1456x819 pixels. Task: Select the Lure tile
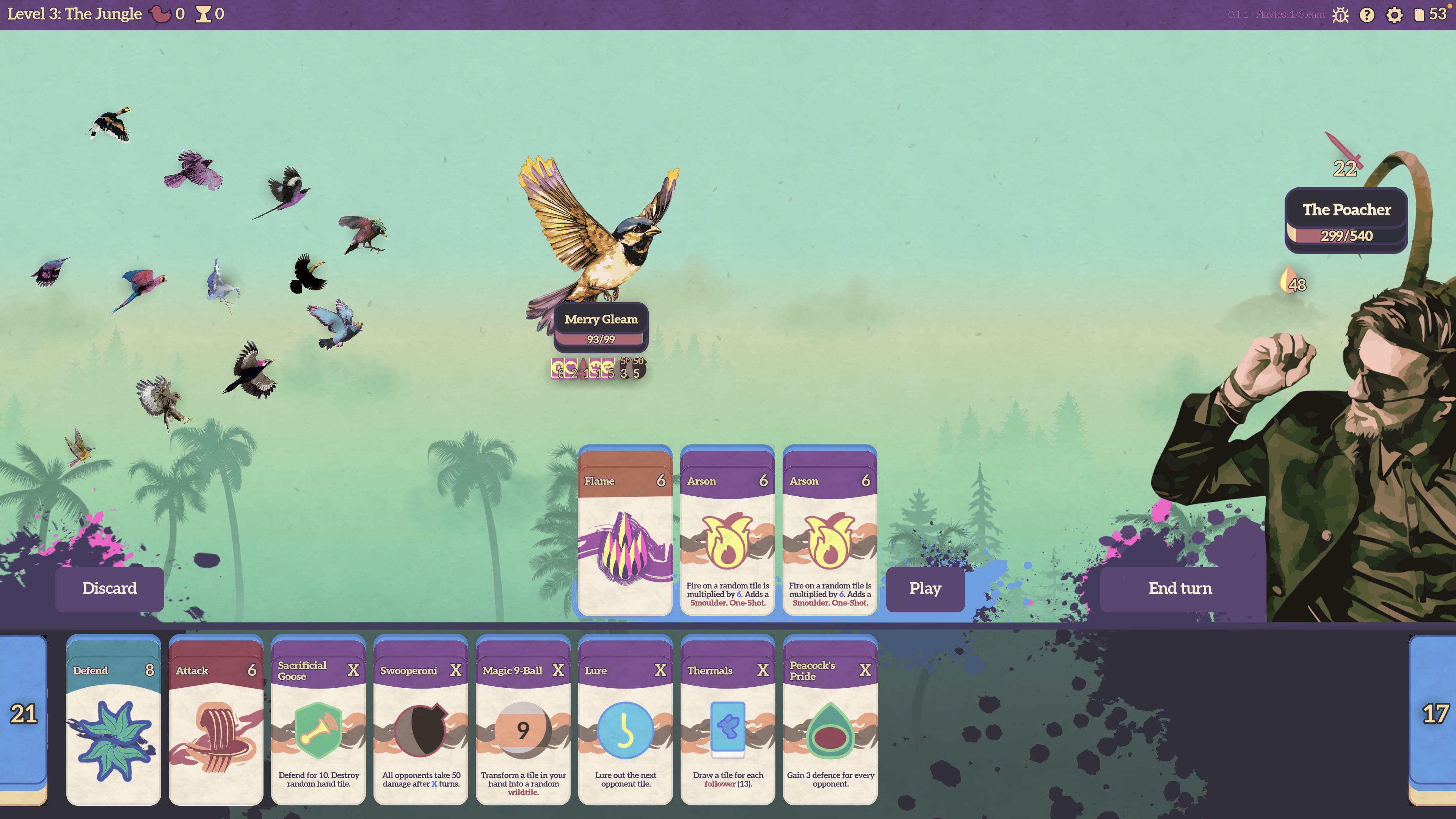(x=625, y=721)
